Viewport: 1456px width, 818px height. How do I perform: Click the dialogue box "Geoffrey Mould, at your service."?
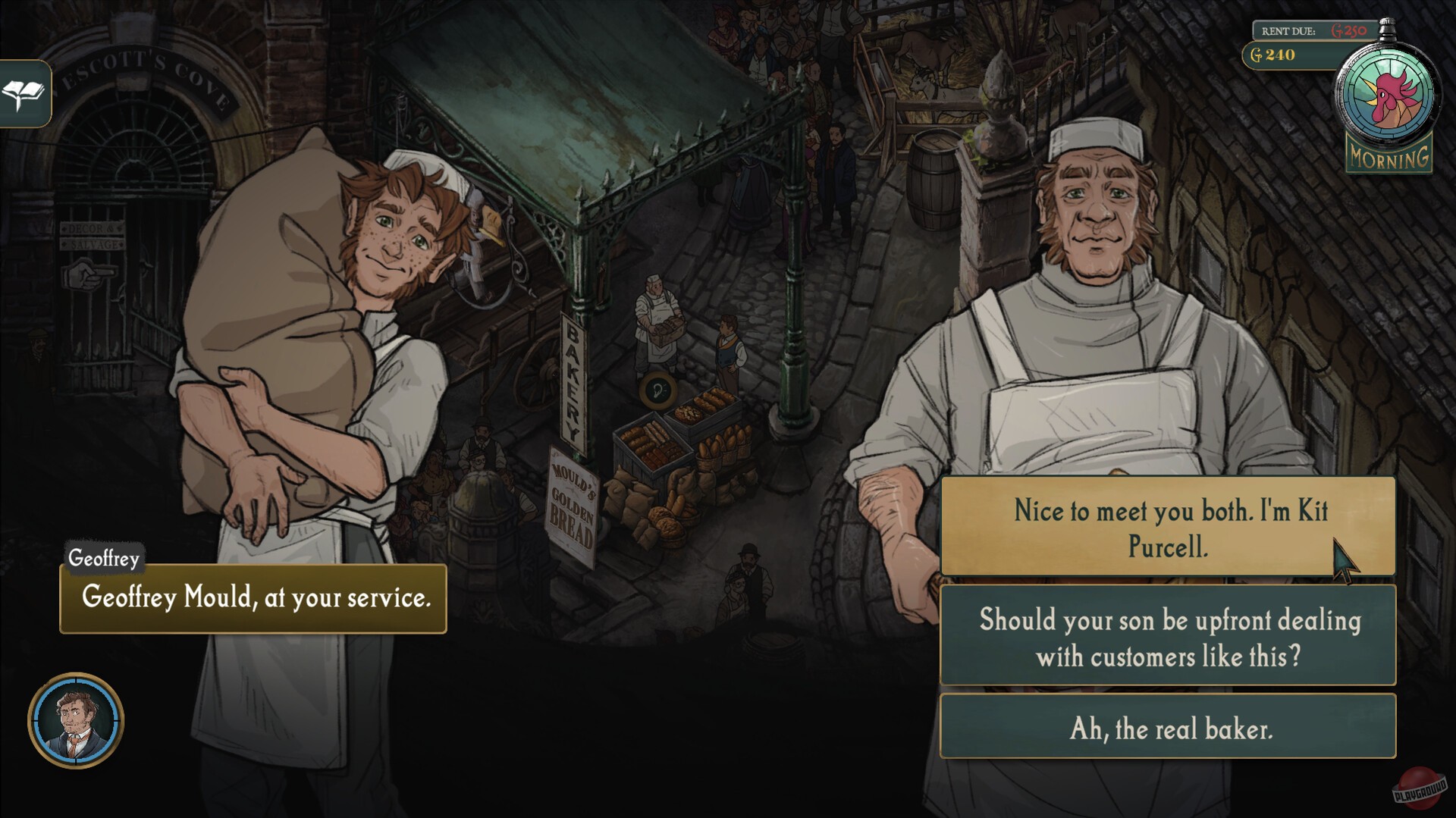click(x=254, y=600)
